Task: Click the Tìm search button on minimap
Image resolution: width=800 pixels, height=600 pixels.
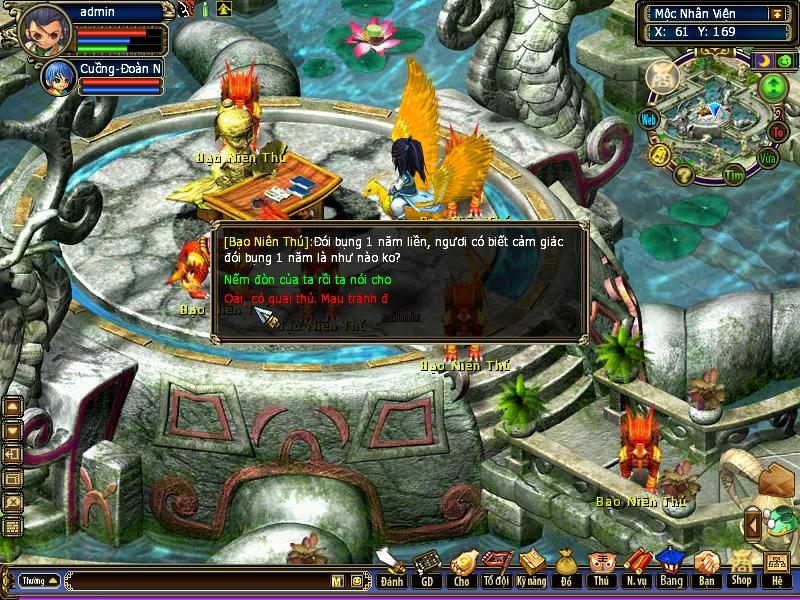Action: point(735,176)
